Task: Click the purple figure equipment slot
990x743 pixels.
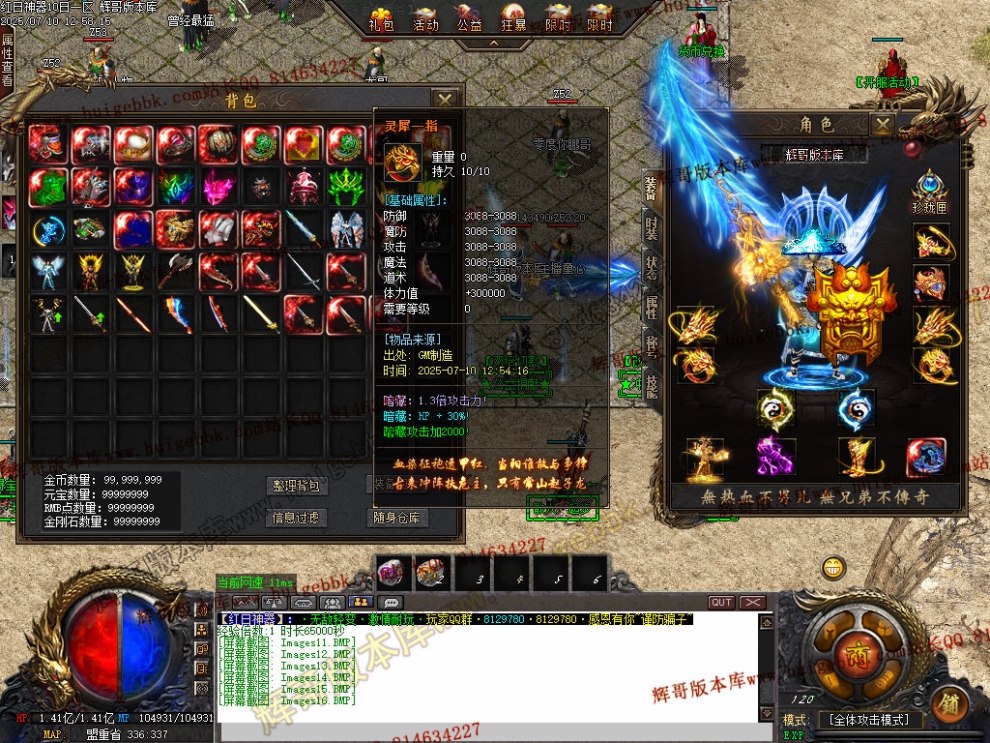Action: tap(774, 457)
